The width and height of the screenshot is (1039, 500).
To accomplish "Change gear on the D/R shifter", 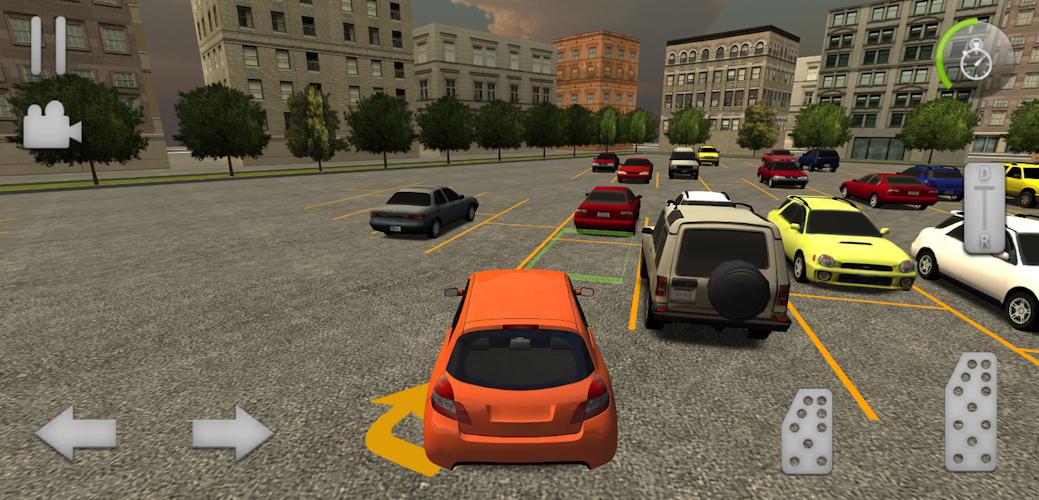I will 984,210.
